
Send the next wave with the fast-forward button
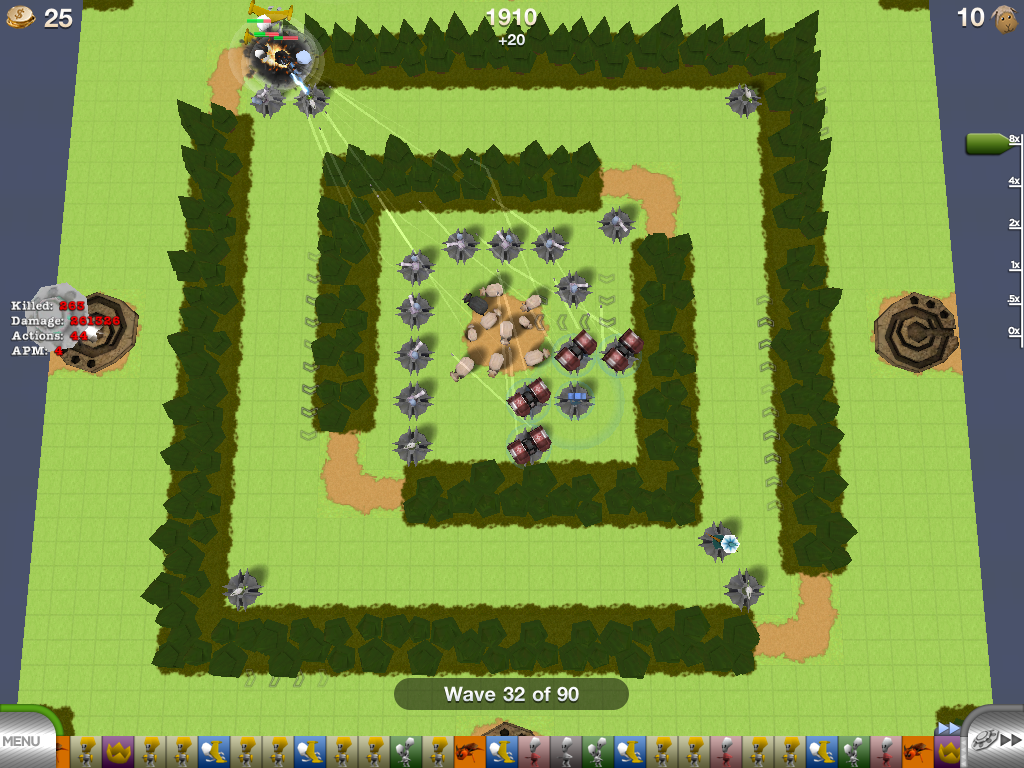(x=1001, y=741)
